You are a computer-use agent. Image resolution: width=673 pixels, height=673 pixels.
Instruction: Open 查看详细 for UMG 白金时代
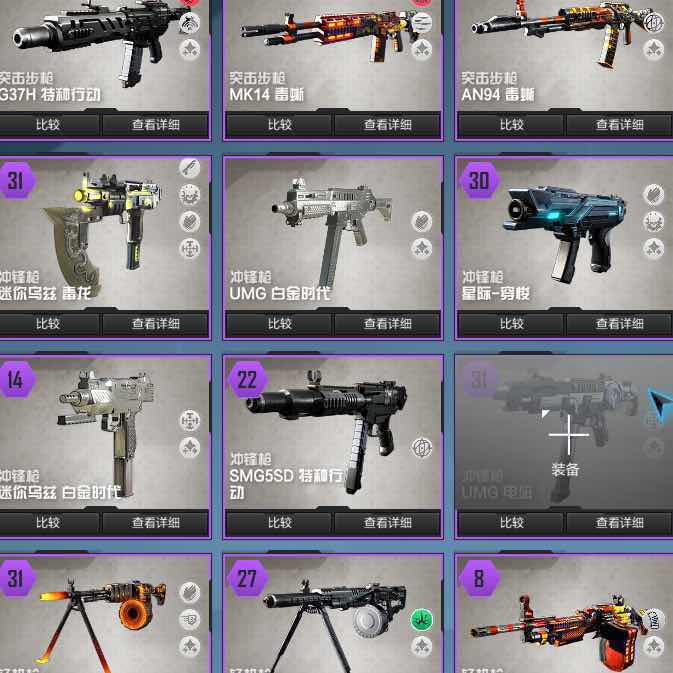point(387,324)
